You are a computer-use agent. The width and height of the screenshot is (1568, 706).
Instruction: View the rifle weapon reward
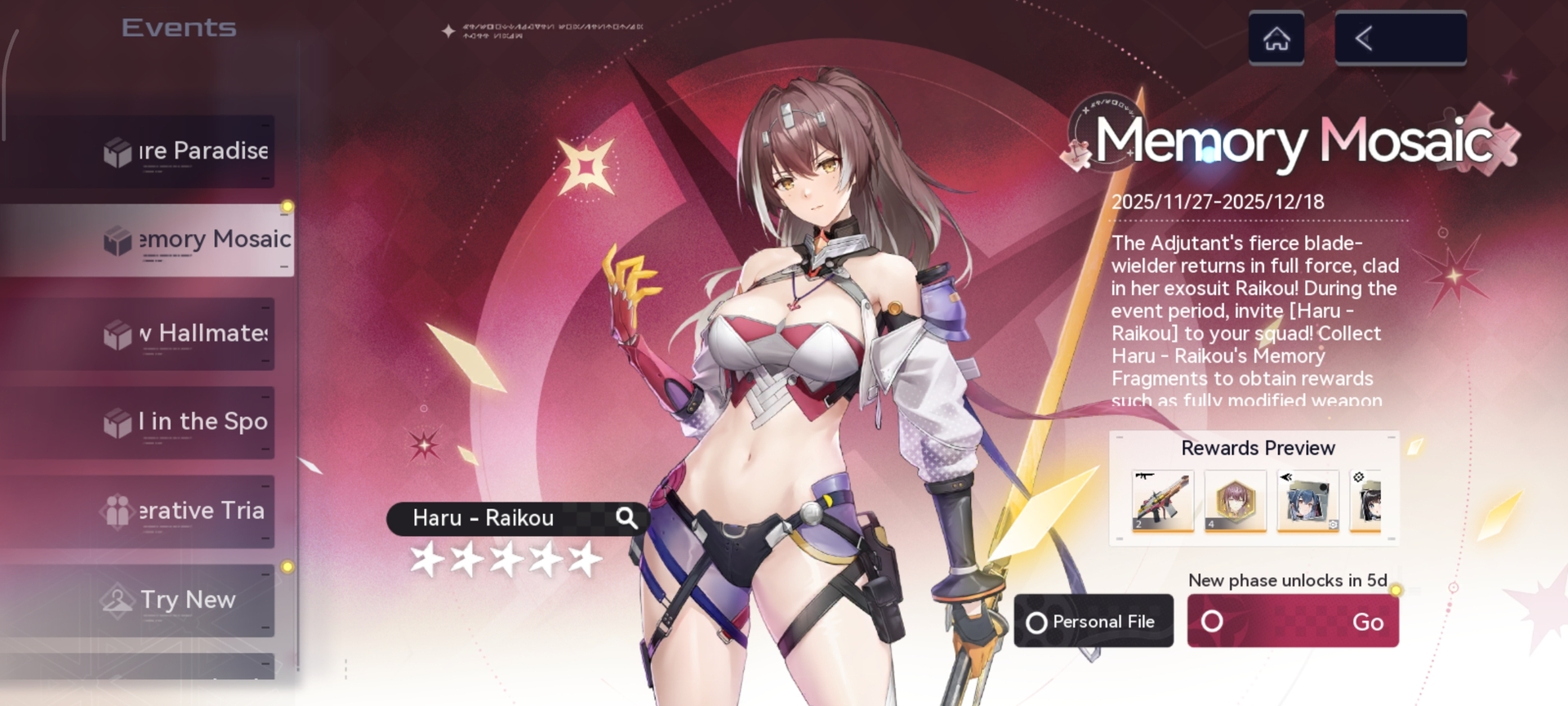(1163, 501)
